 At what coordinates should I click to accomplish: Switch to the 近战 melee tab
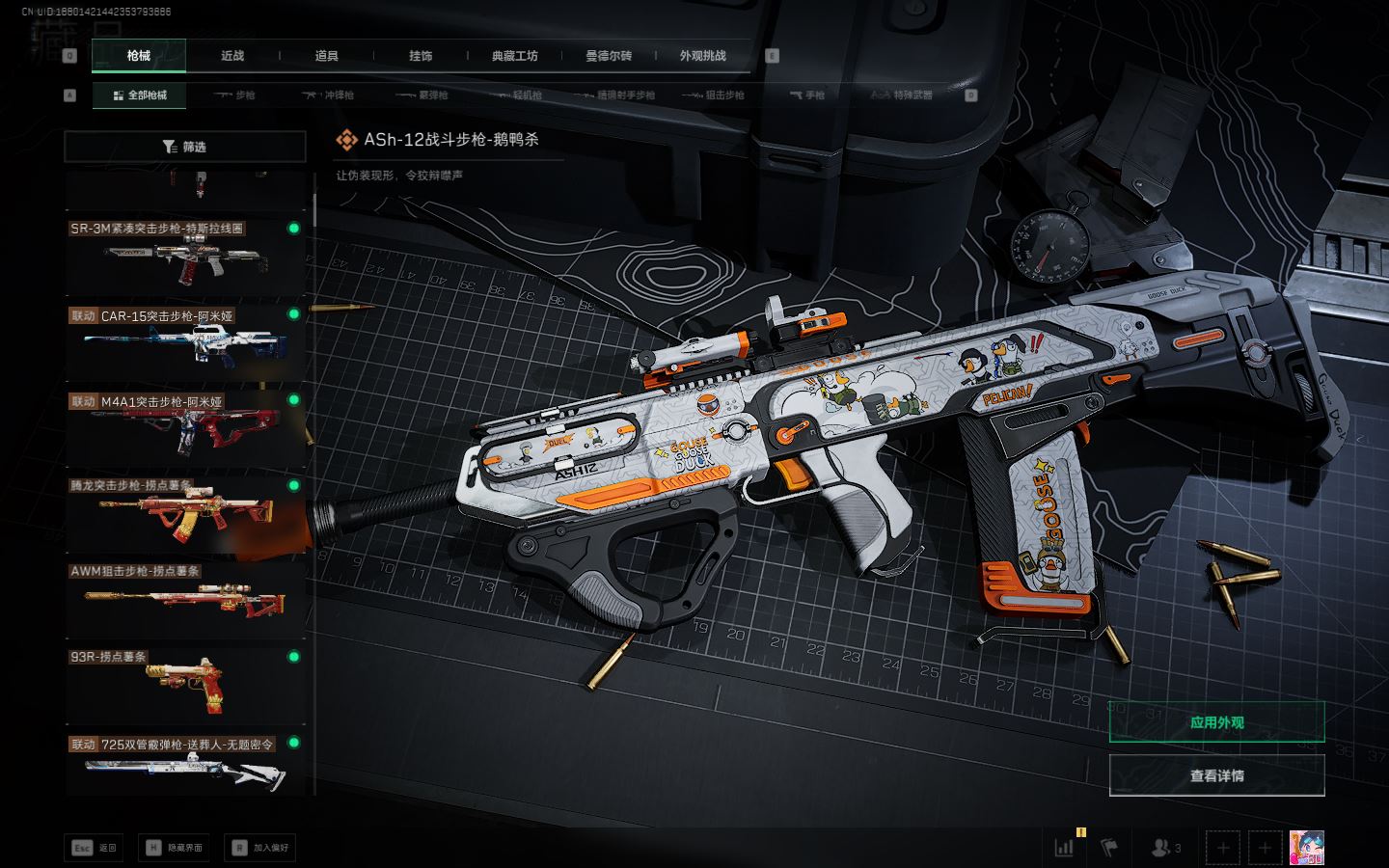pos(232,56)
